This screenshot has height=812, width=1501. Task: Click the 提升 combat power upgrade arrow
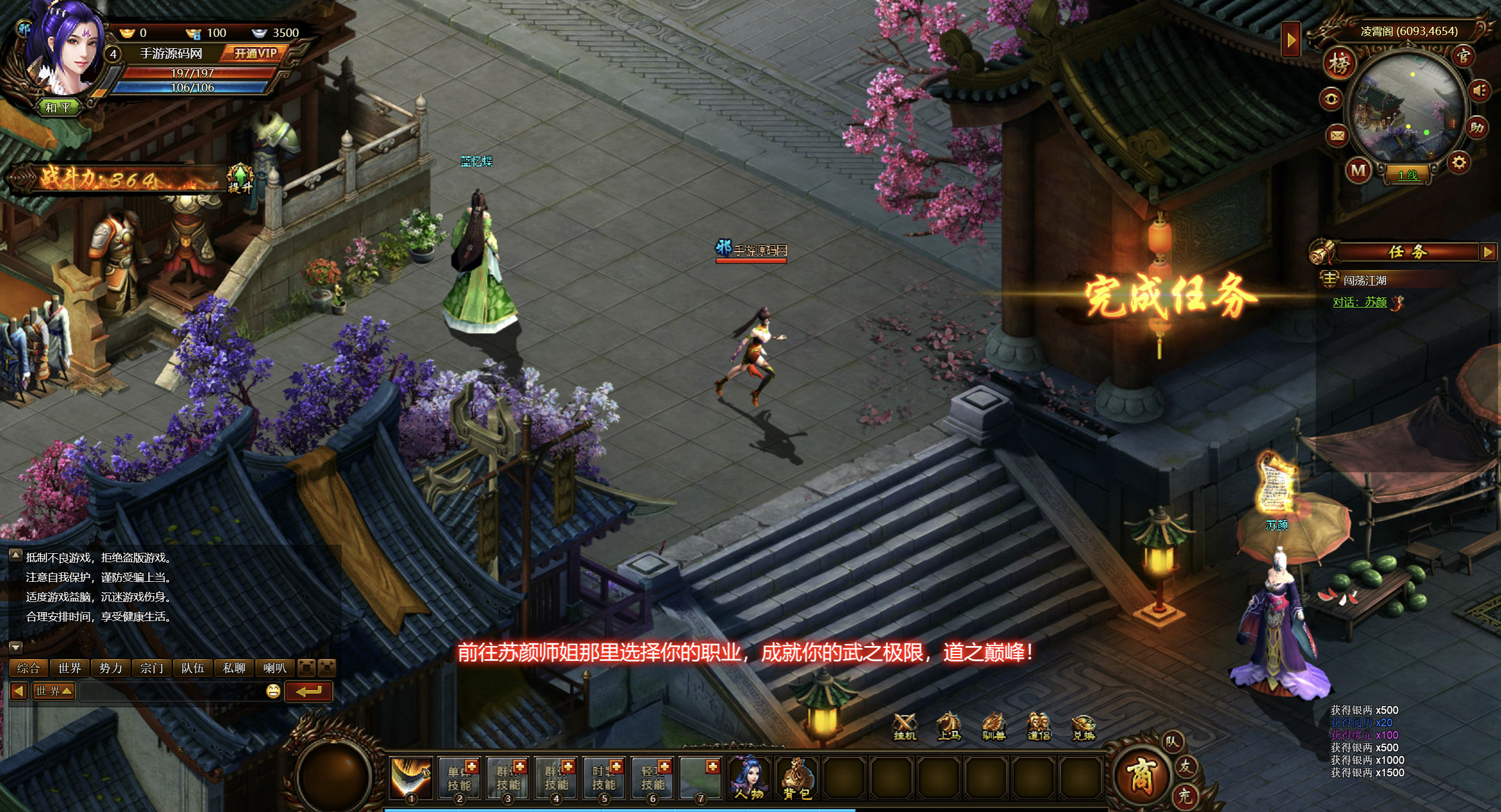coord(240,177)
